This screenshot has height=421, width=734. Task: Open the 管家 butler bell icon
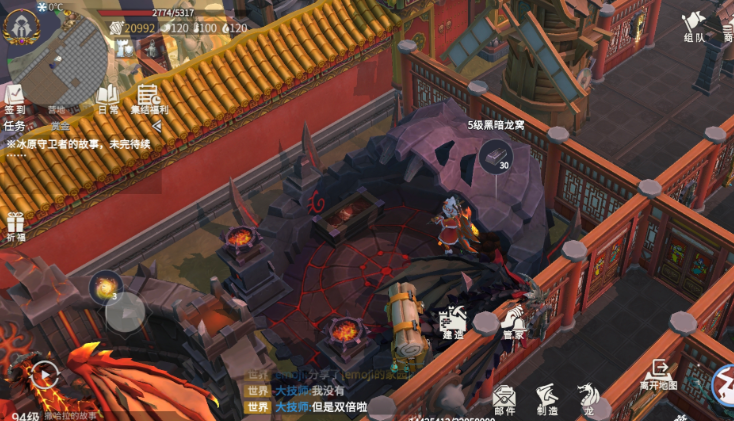tap(513, 322)
